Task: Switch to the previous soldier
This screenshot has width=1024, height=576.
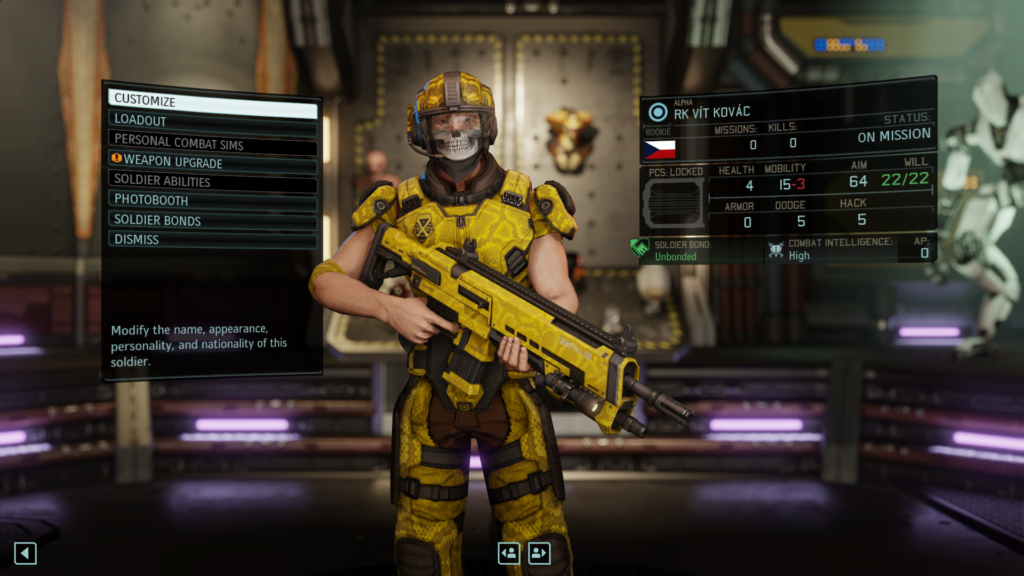Action: [509, 553]
